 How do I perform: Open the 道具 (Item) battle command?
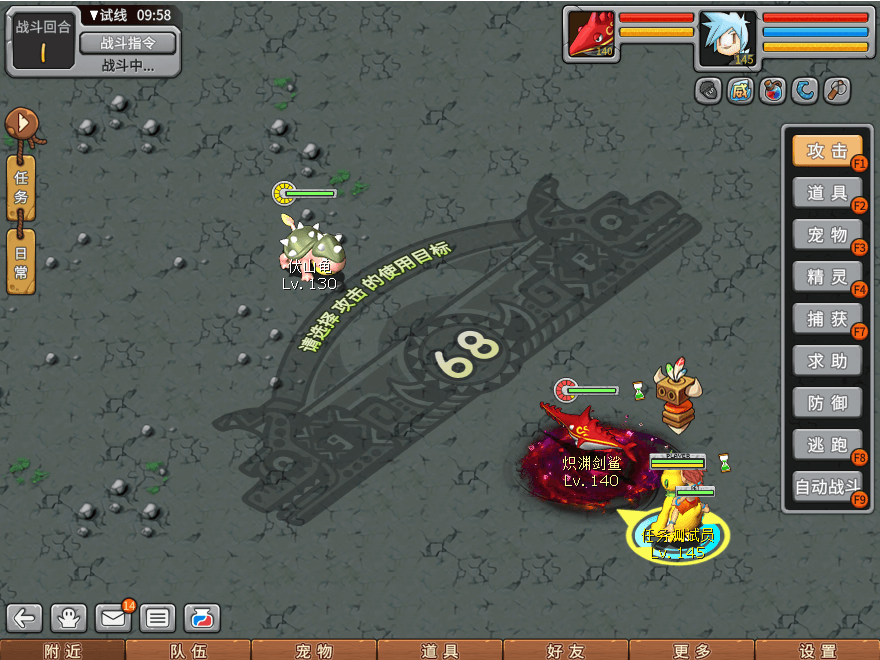click(x=827, y=193)
